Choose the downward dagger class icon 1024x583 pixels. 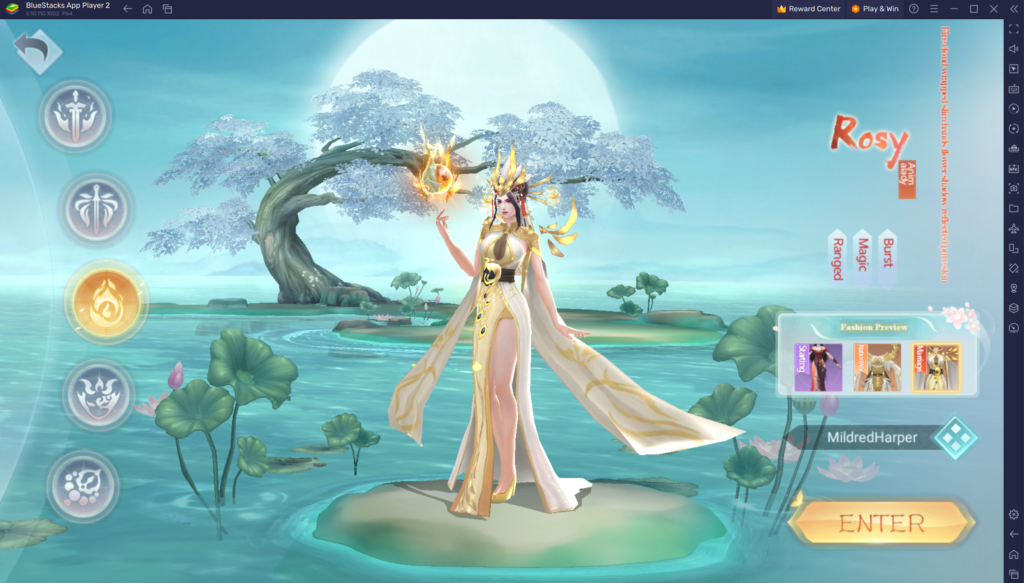96,211
